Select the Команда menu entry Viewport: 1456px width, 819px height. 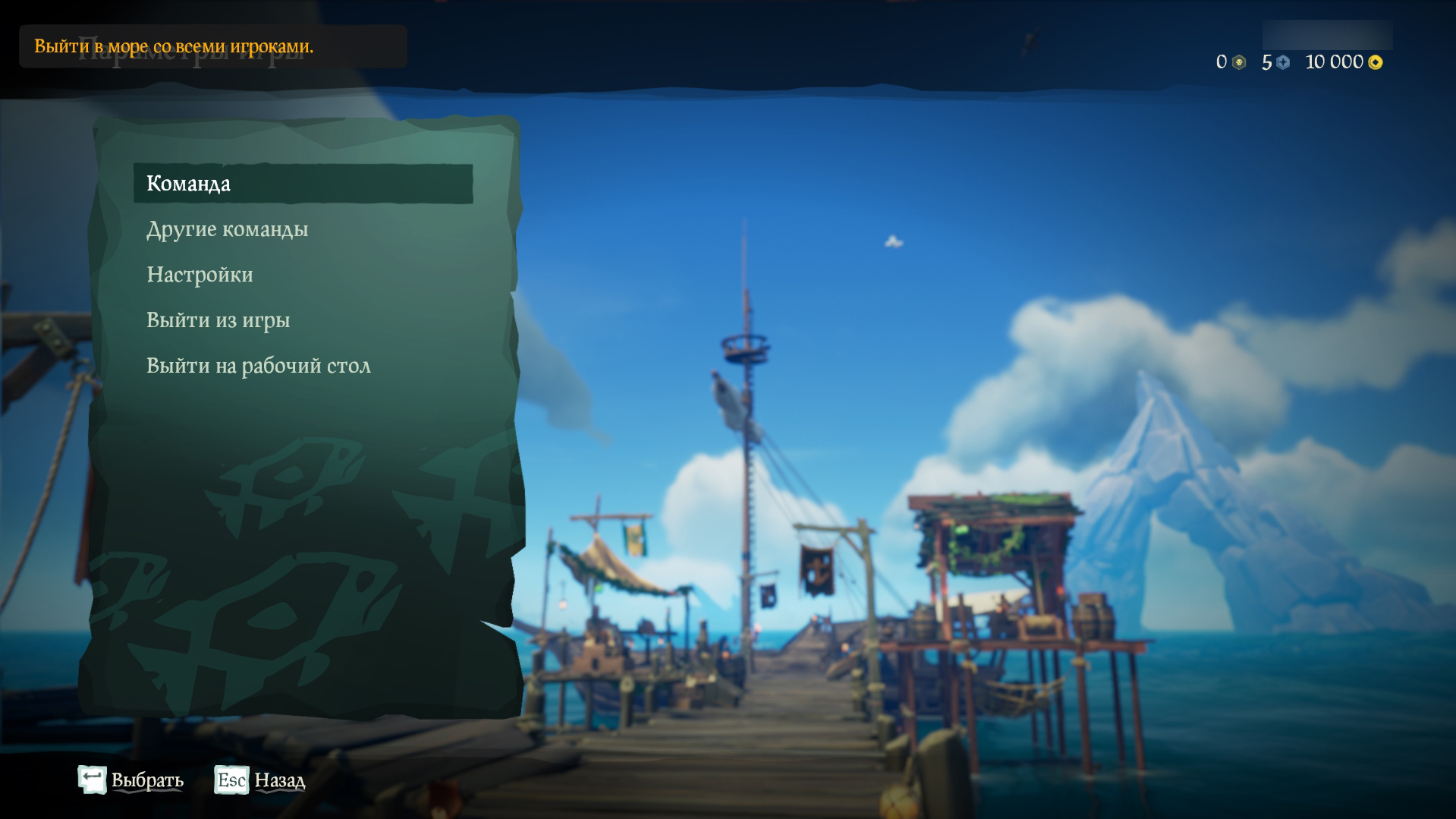click(x=190, y=183)
